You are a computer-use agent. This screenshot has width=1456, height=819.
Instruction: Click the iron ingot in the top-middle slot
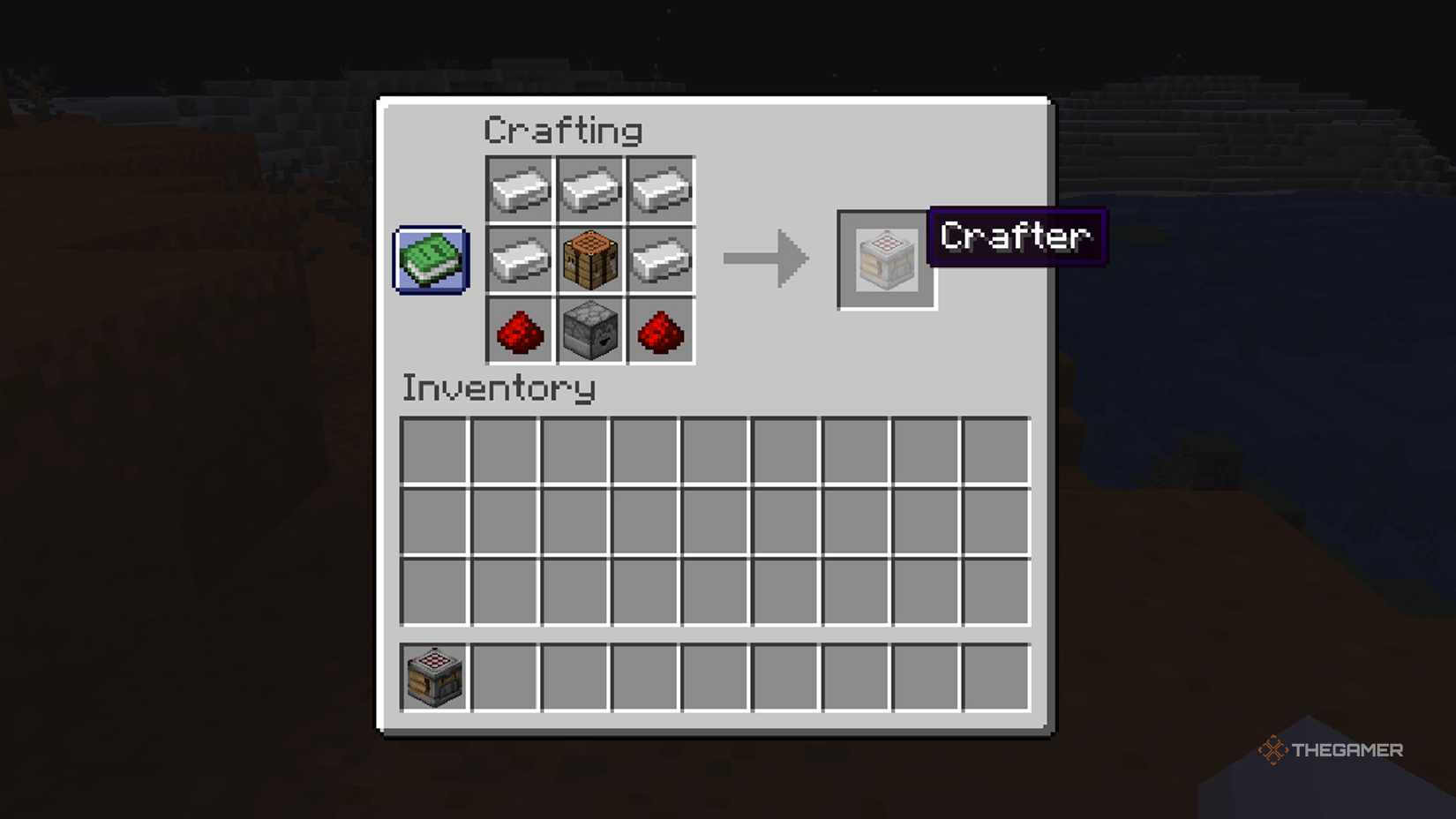pyautogui.click(x=589, y=189)
